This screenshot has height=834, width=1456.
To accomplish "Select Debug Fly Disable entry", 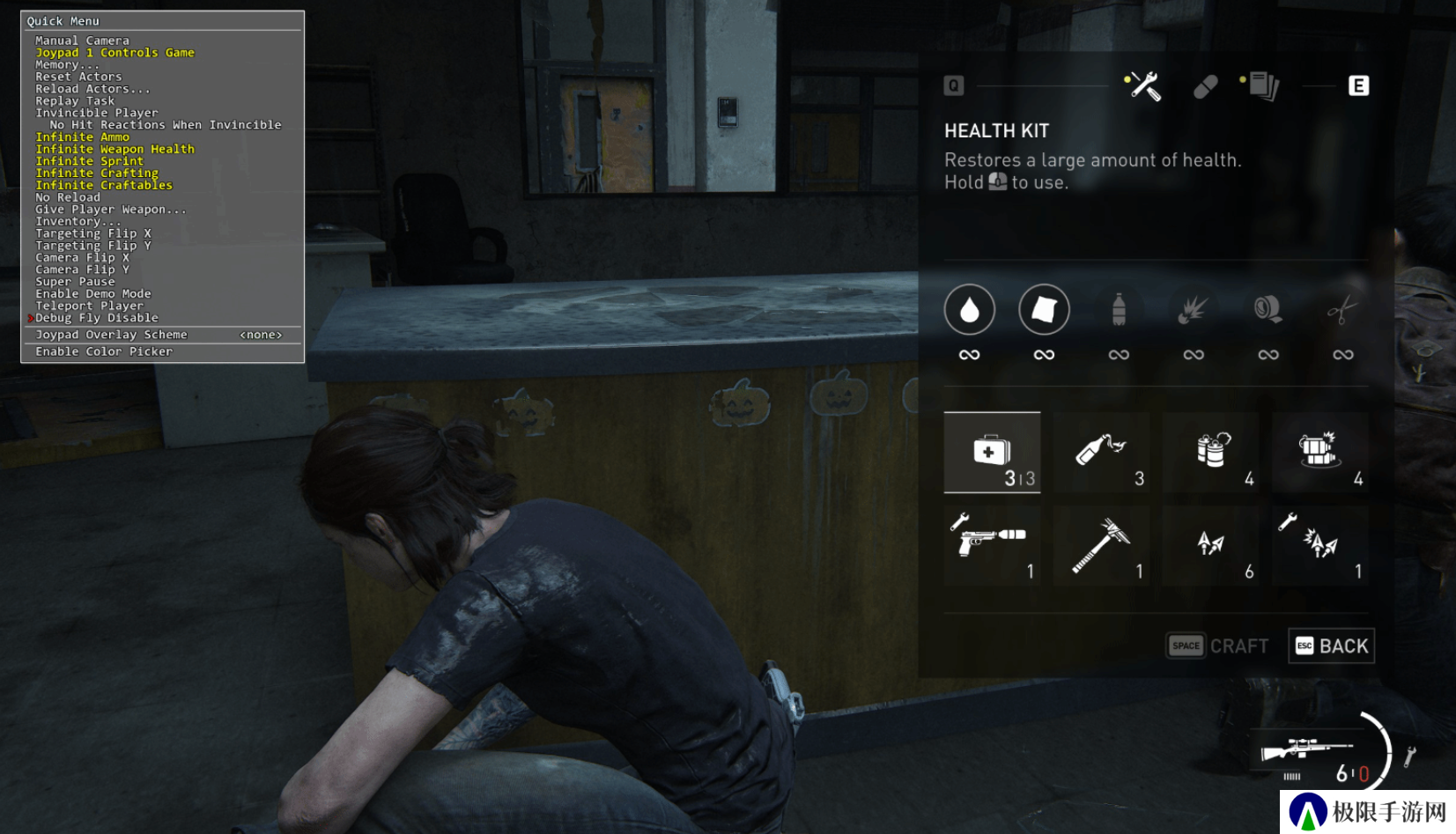I will pos(97,318).
